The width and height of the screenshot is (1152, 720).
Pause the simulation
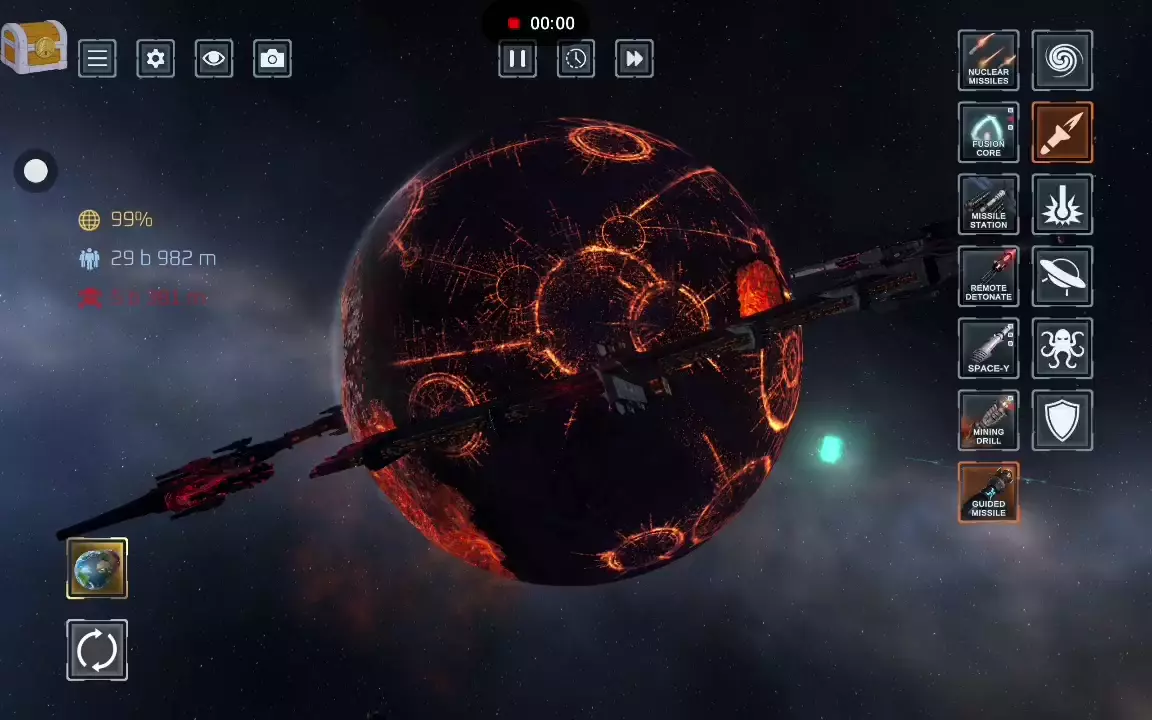[517, 59]
